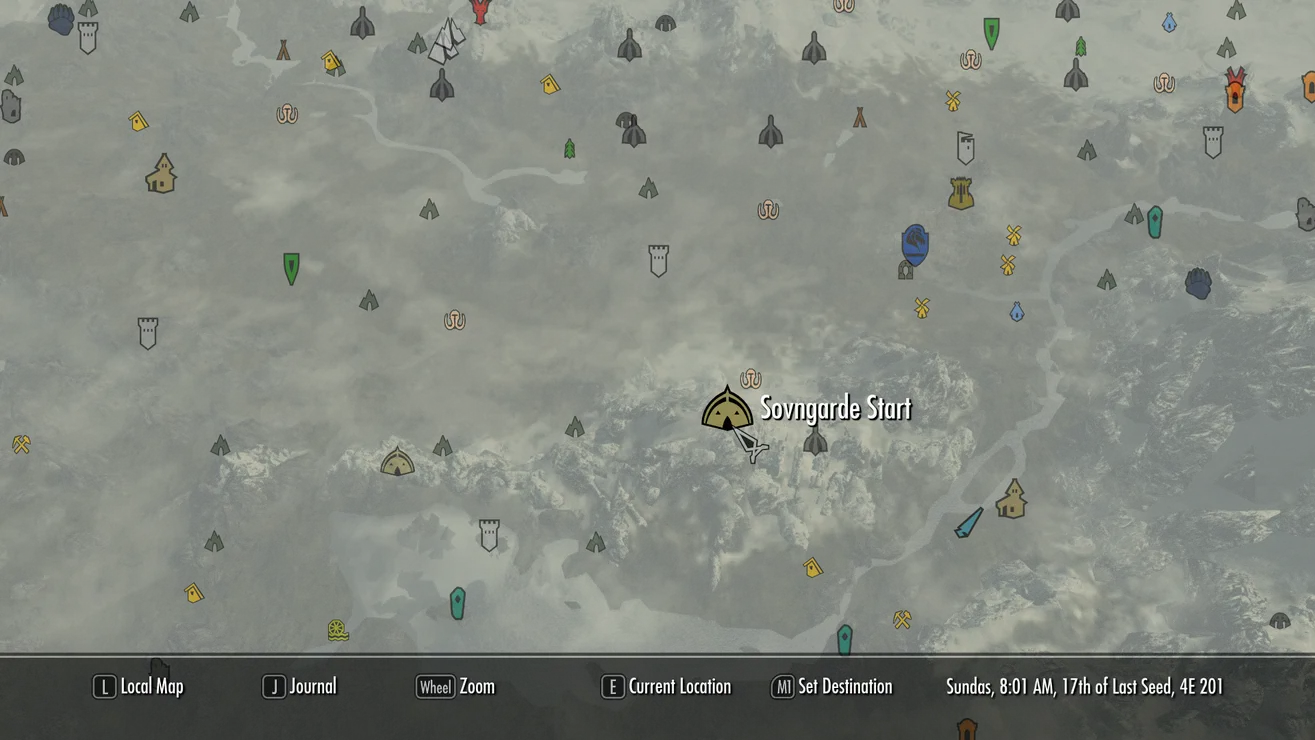Center map on Current Location
1315x740 pixels.
tap(666, 687)
